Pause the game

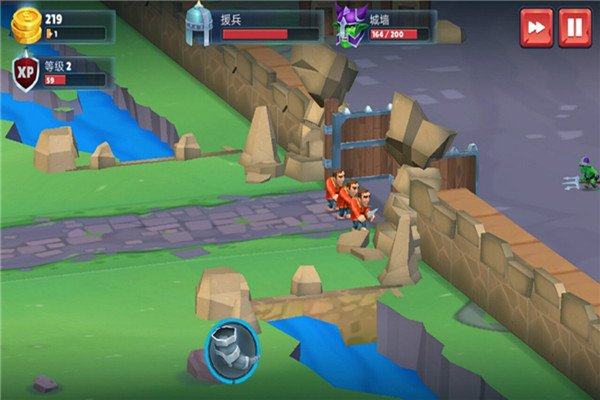tap(575, 27)
